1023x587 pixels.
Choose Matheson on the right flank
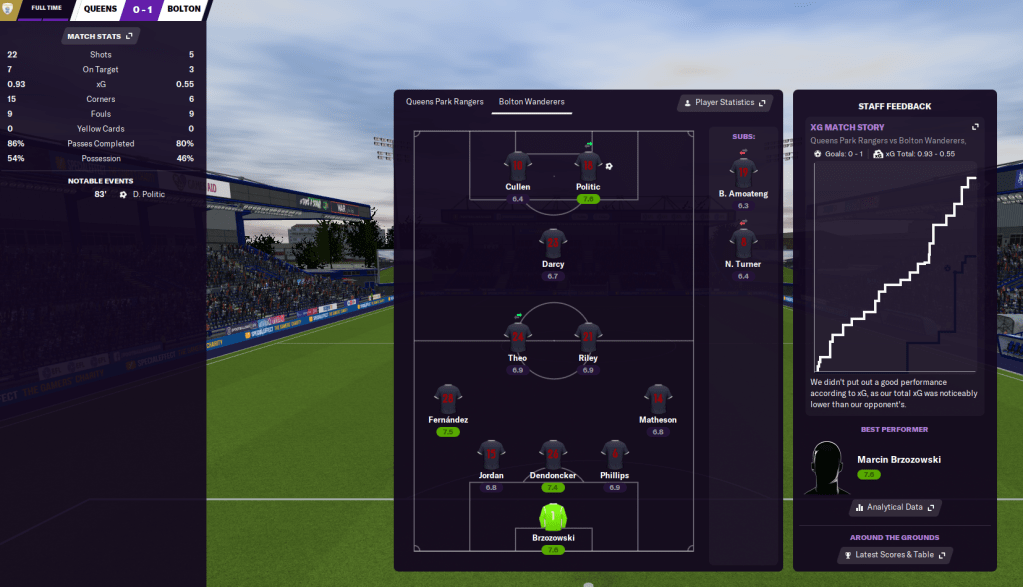pyautogui.click(x=657, y=399)
